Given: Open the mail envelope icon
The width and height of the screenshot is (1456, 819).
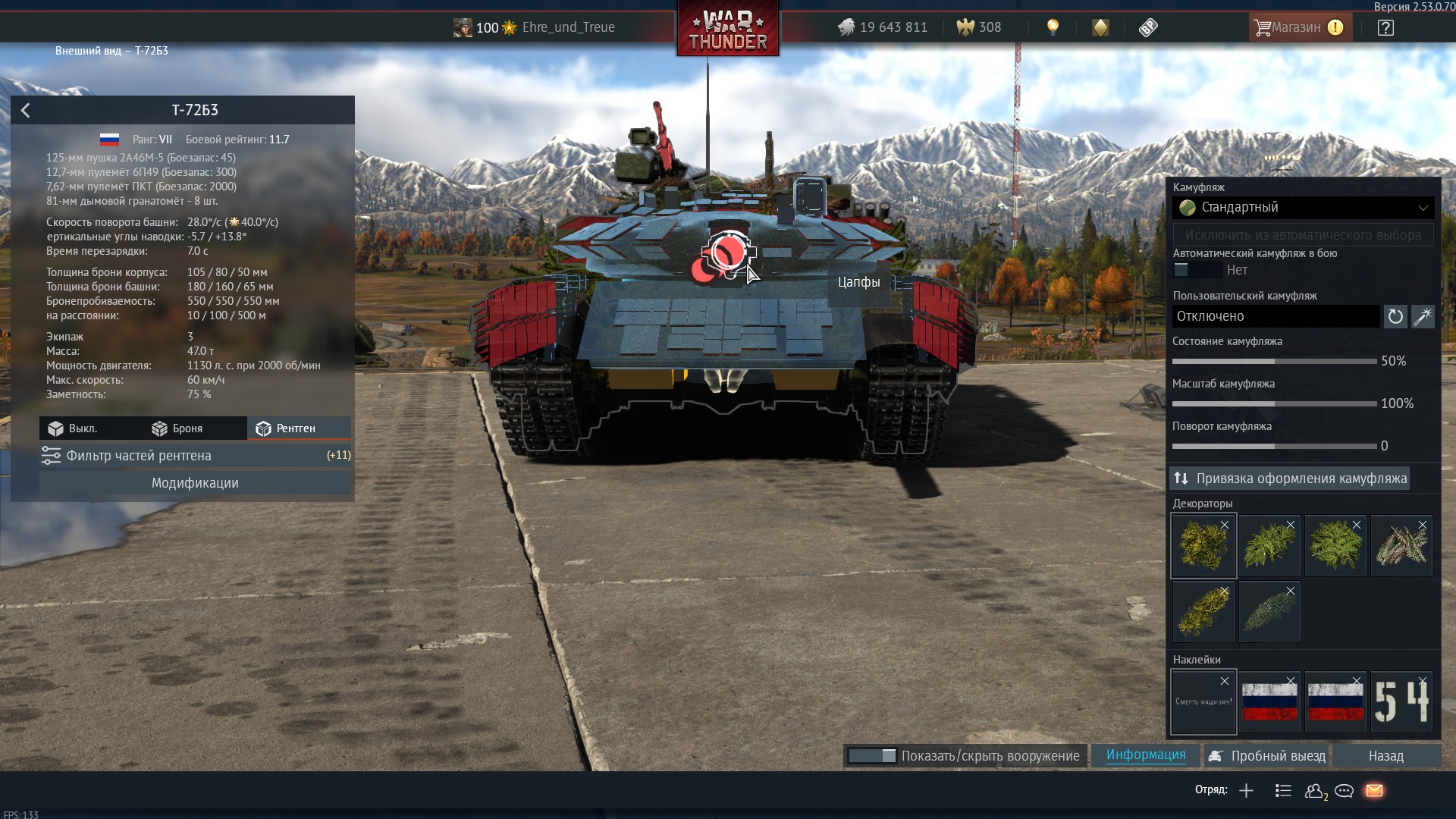Looking at the screenshot, I should pyautogui.click(x=1374, y=791).
